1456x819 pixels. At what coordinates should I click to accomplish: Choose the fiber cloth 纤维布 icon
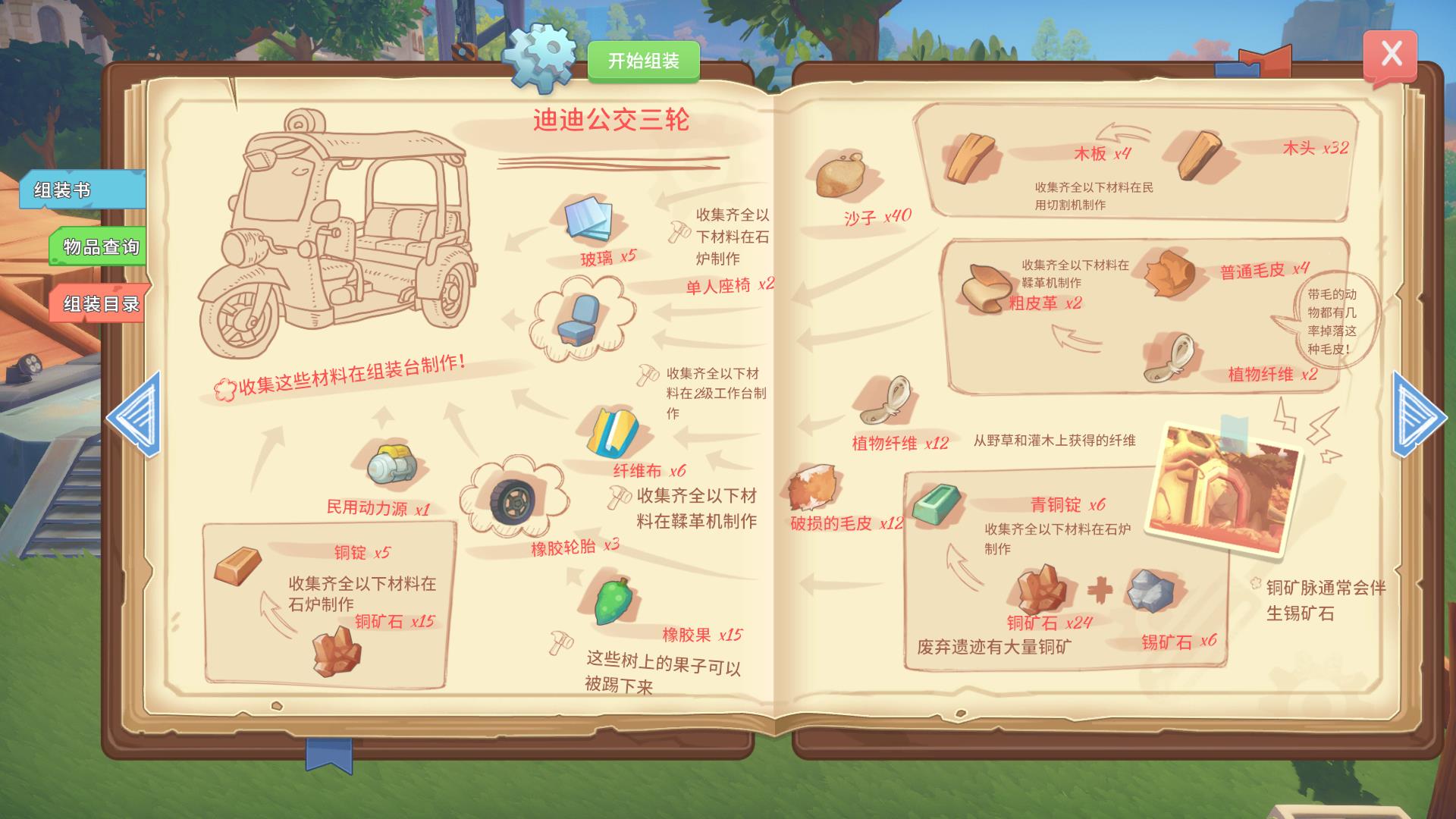(613, 434)
